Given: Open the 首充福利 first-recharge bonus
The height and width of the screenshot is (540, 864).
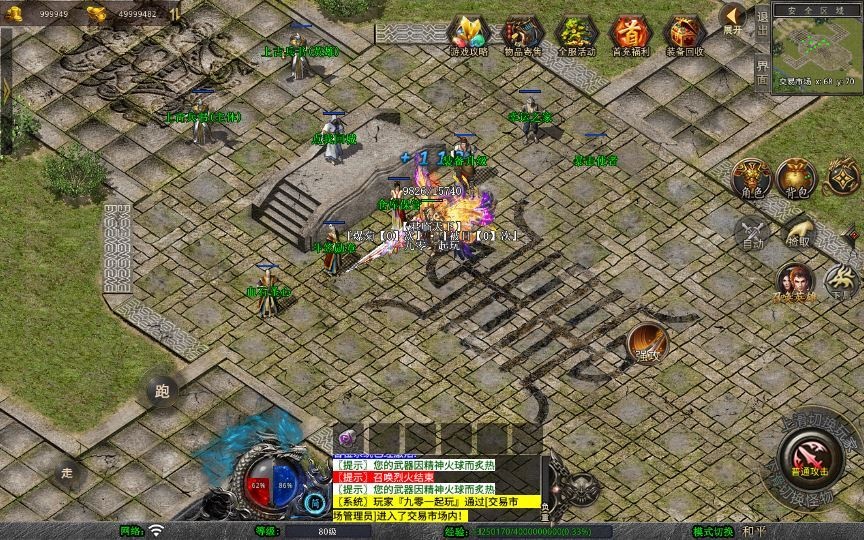Looking at the screenshot, I should (x=630, y=34).
